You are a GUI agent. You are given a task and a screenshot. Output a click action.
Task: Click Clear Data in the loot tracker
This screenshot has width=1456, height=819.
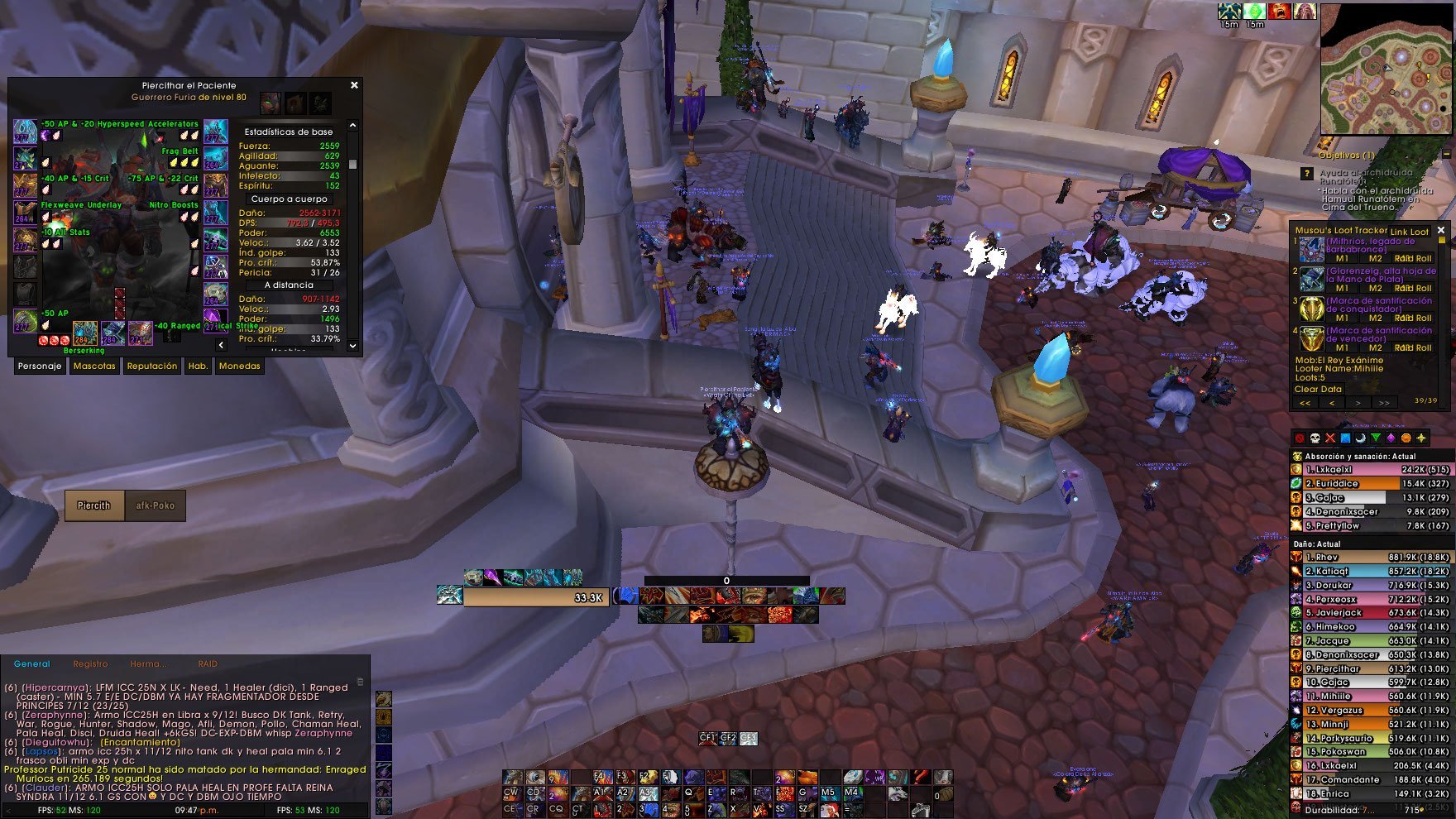tap(1318, 389)
